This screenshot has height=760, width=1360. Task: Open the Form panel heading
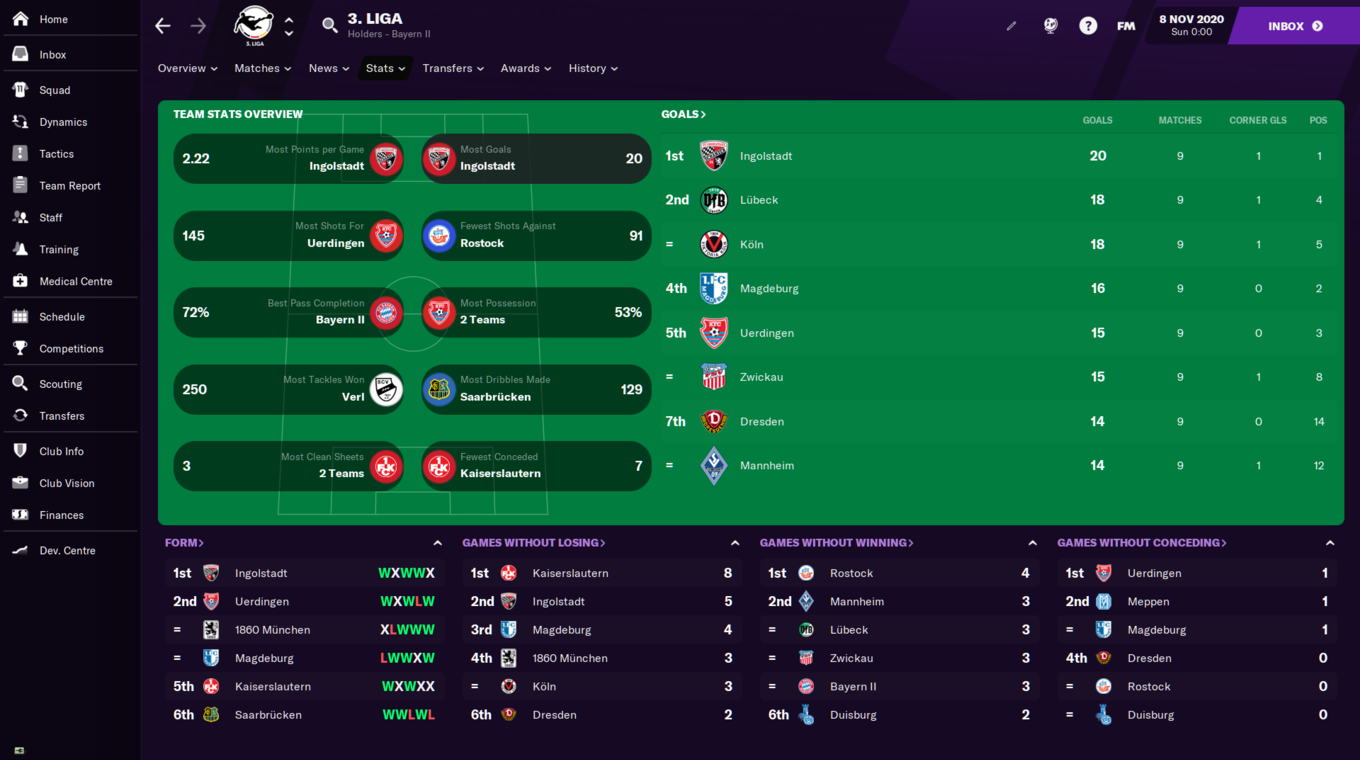click(x=184, y=543)
